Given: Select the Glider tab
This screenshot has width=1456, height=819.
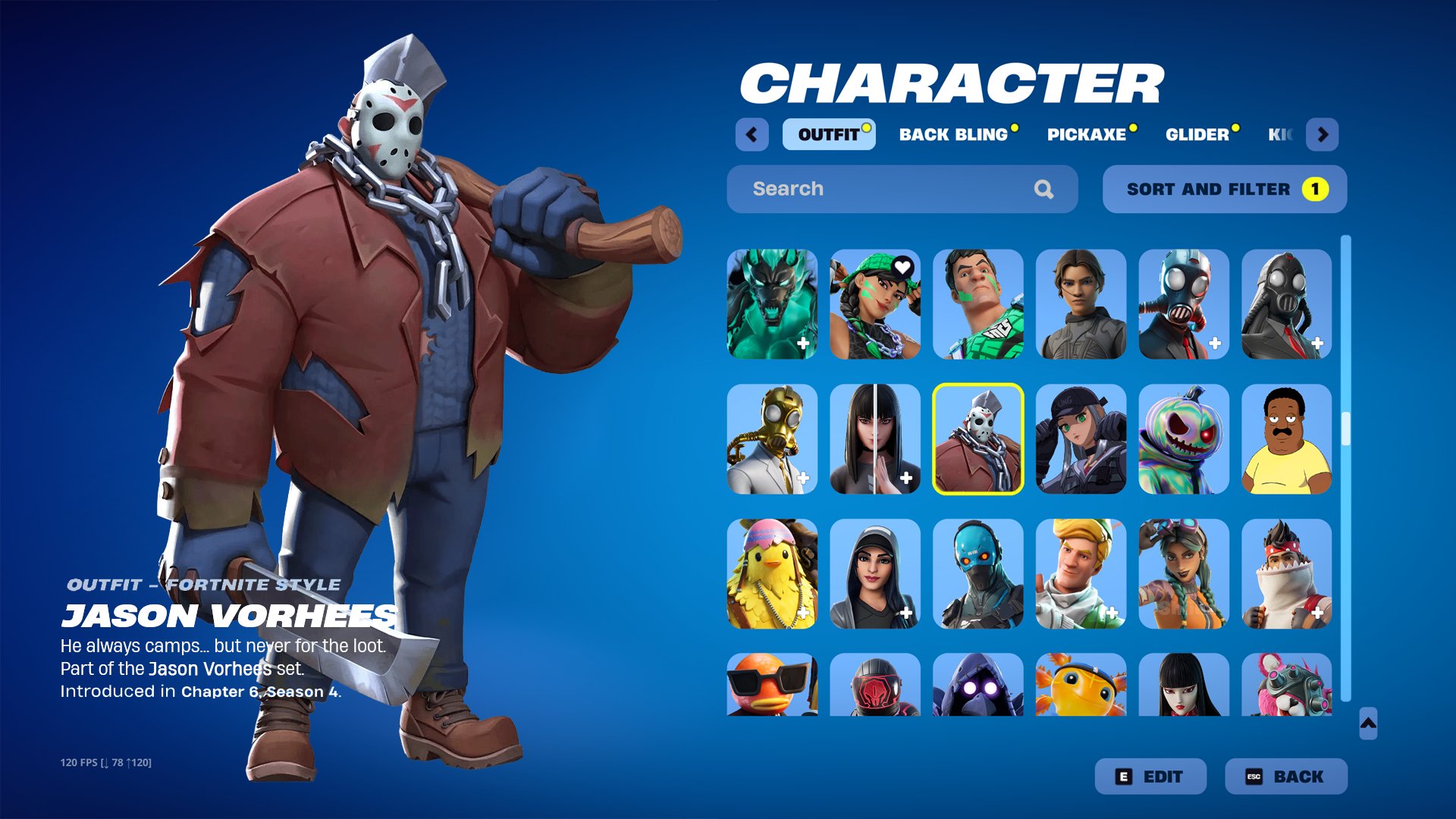Looking at the screenshot, I should pos(1197,135).
